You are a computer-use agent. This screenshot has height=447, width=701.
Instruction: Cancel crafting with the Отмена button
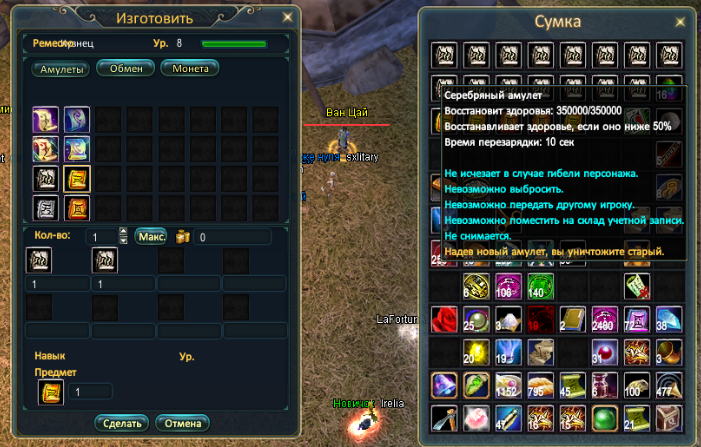(183, 422)
